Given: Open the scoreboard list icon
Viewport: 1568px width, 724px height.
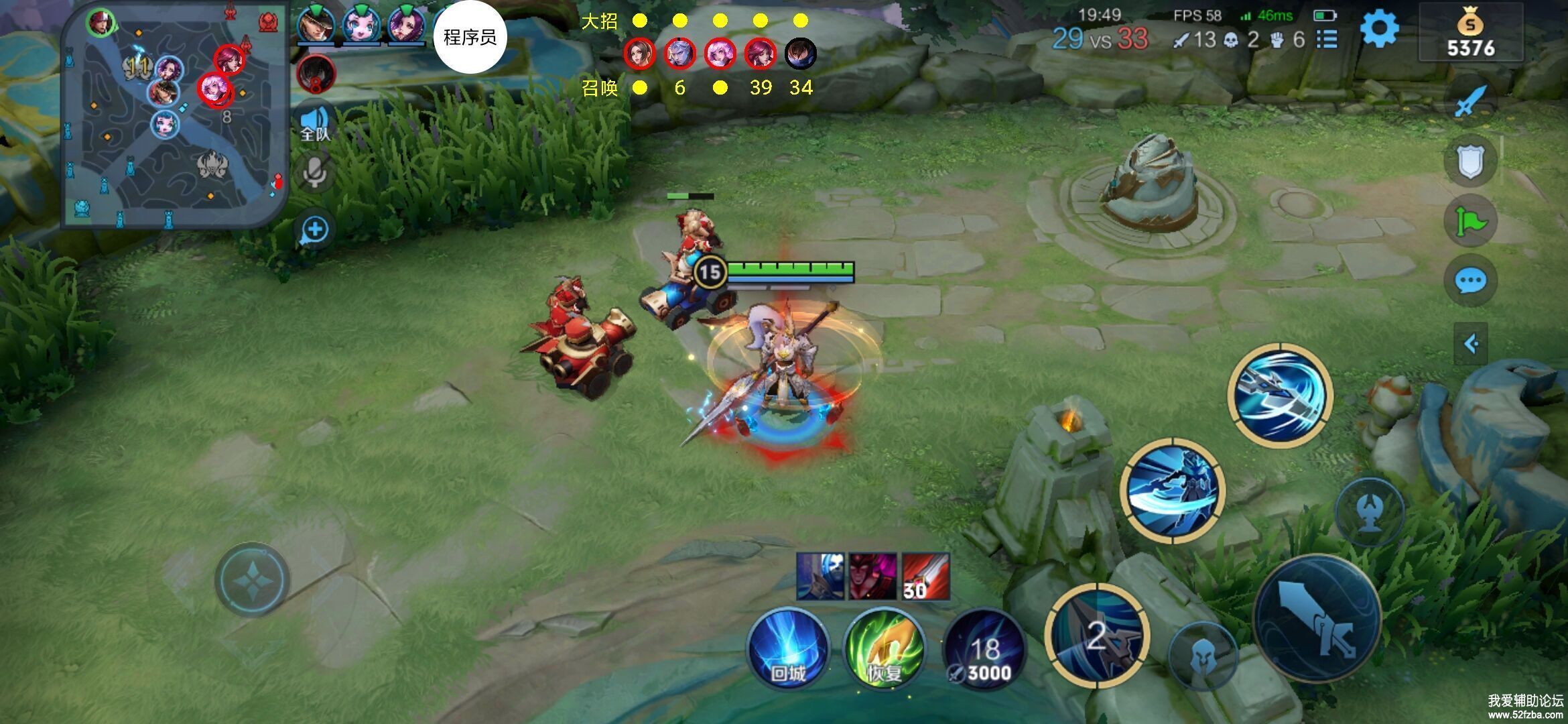Looking at the screenshot, I should coord(1327,39).
